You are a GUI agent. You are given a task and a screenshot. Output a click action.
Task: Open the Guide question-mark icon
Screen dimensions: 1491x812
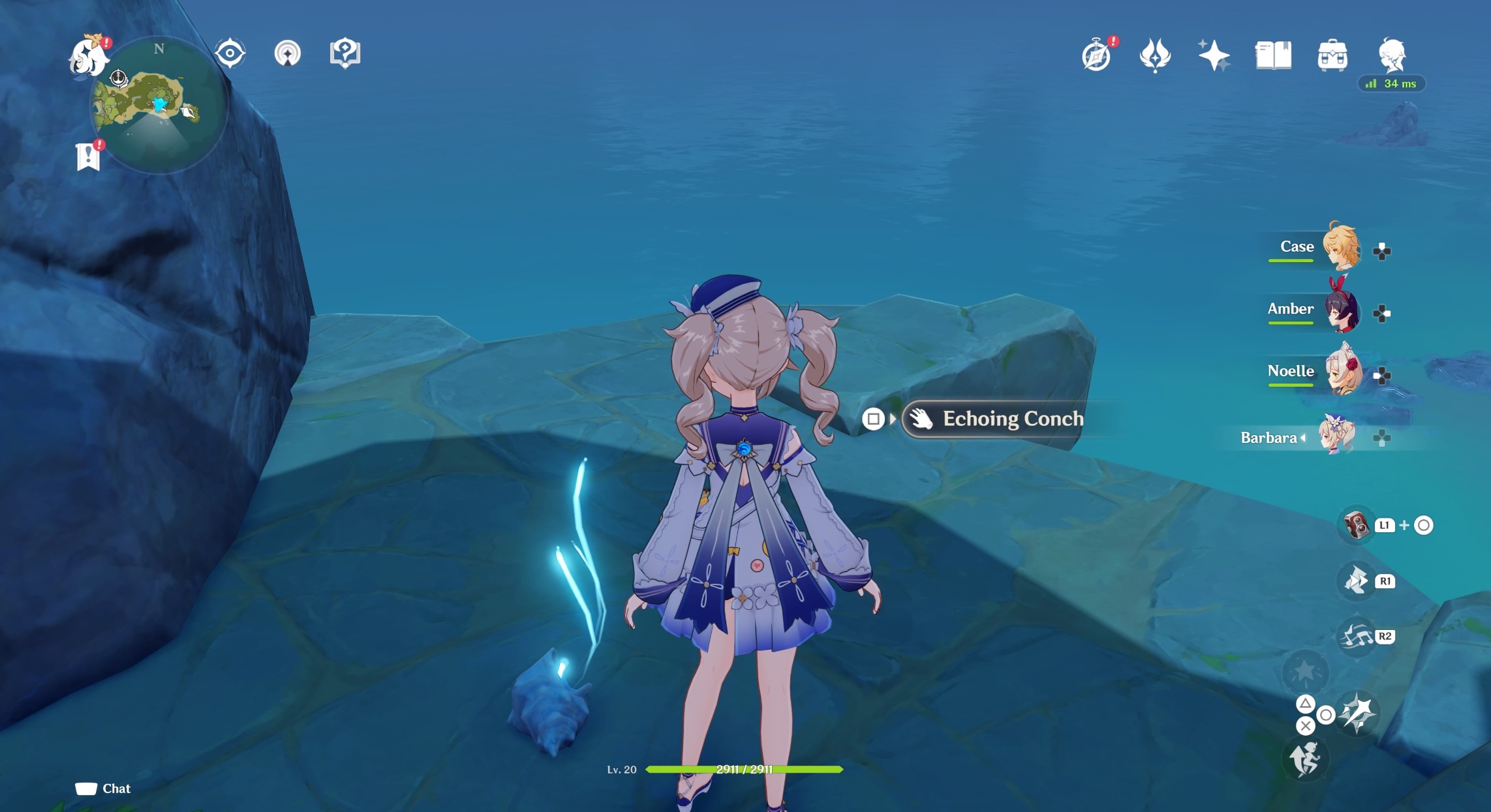tap(345, 53)
